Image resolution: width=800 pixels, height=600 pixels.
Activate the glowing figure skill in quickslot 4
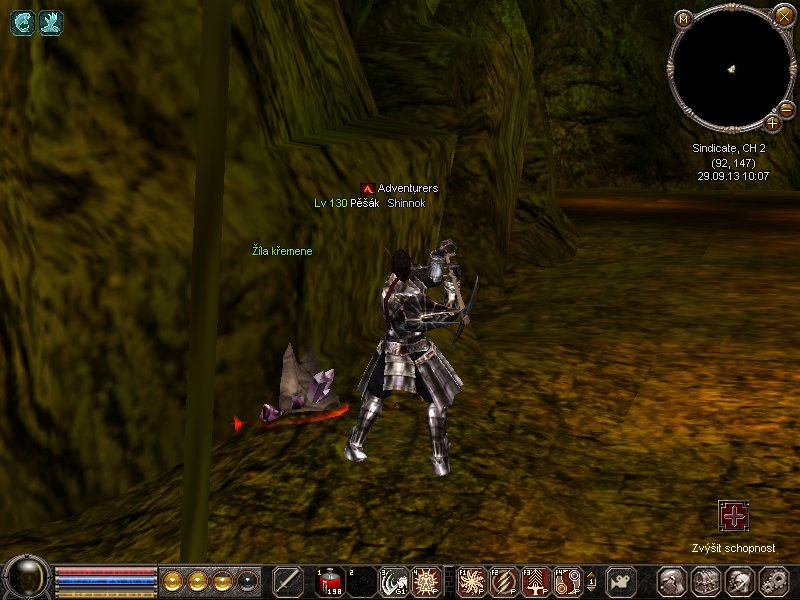click(426, 581)
